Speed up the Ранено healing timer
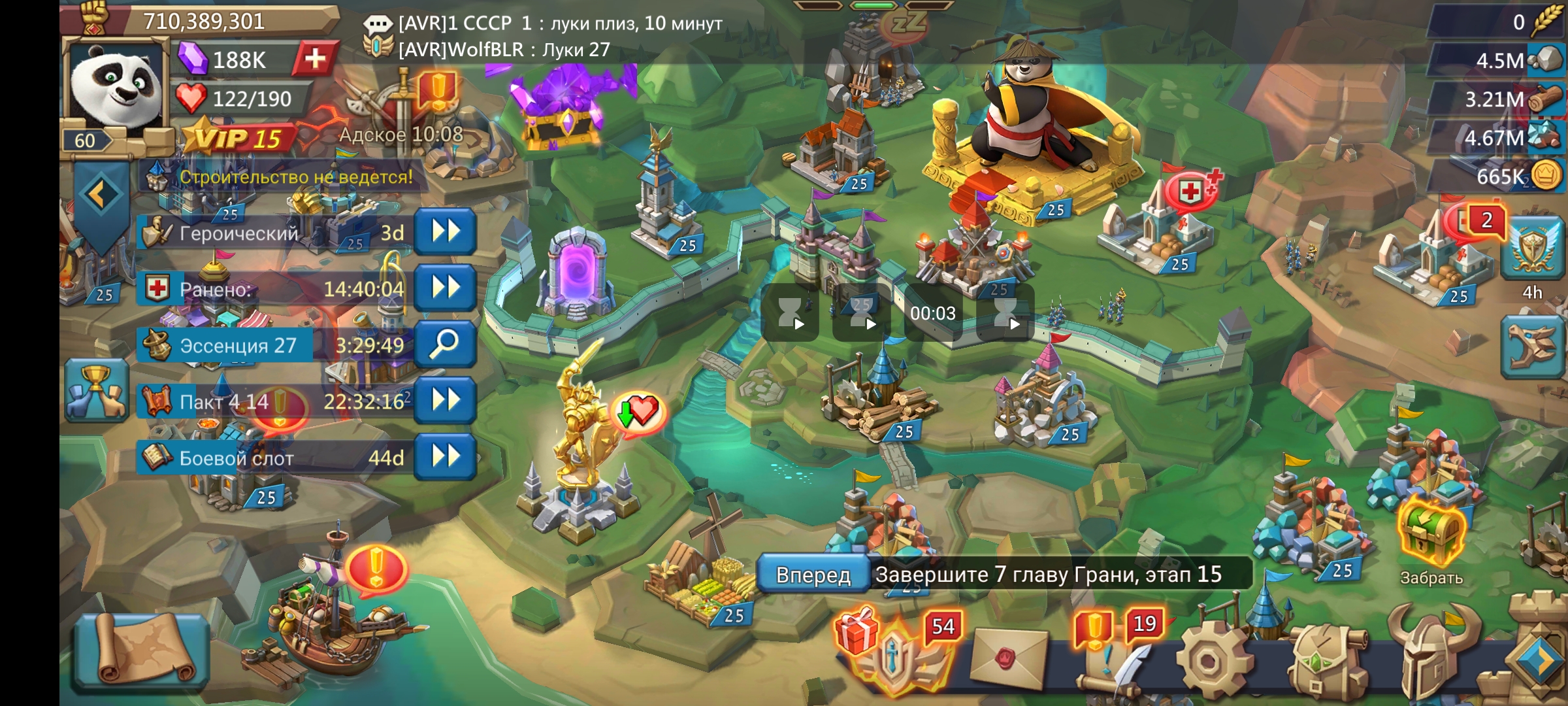 [x=445, y=288]
